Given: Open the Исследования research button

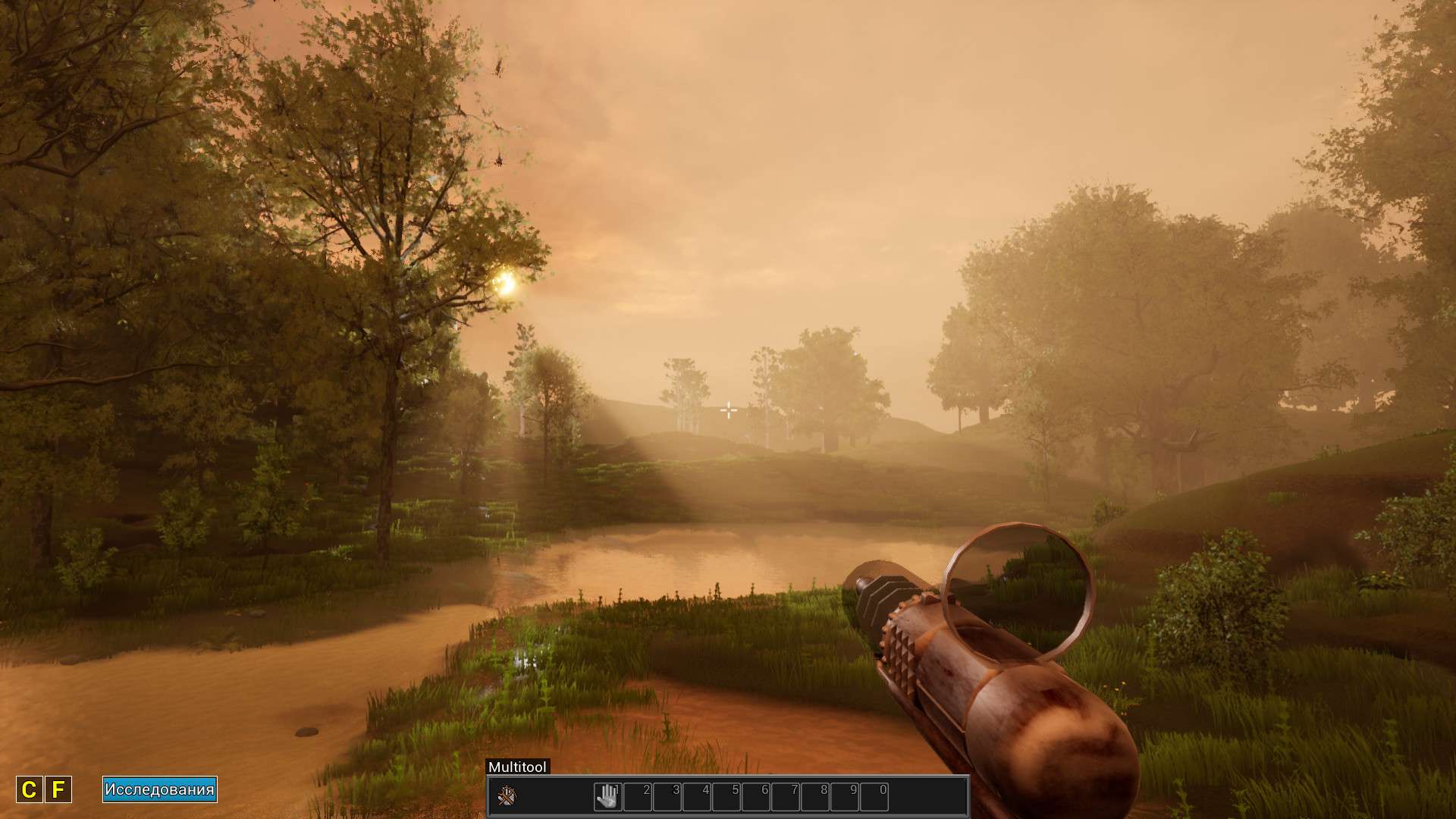Looking at the screenshot, I should click(160, 789).
